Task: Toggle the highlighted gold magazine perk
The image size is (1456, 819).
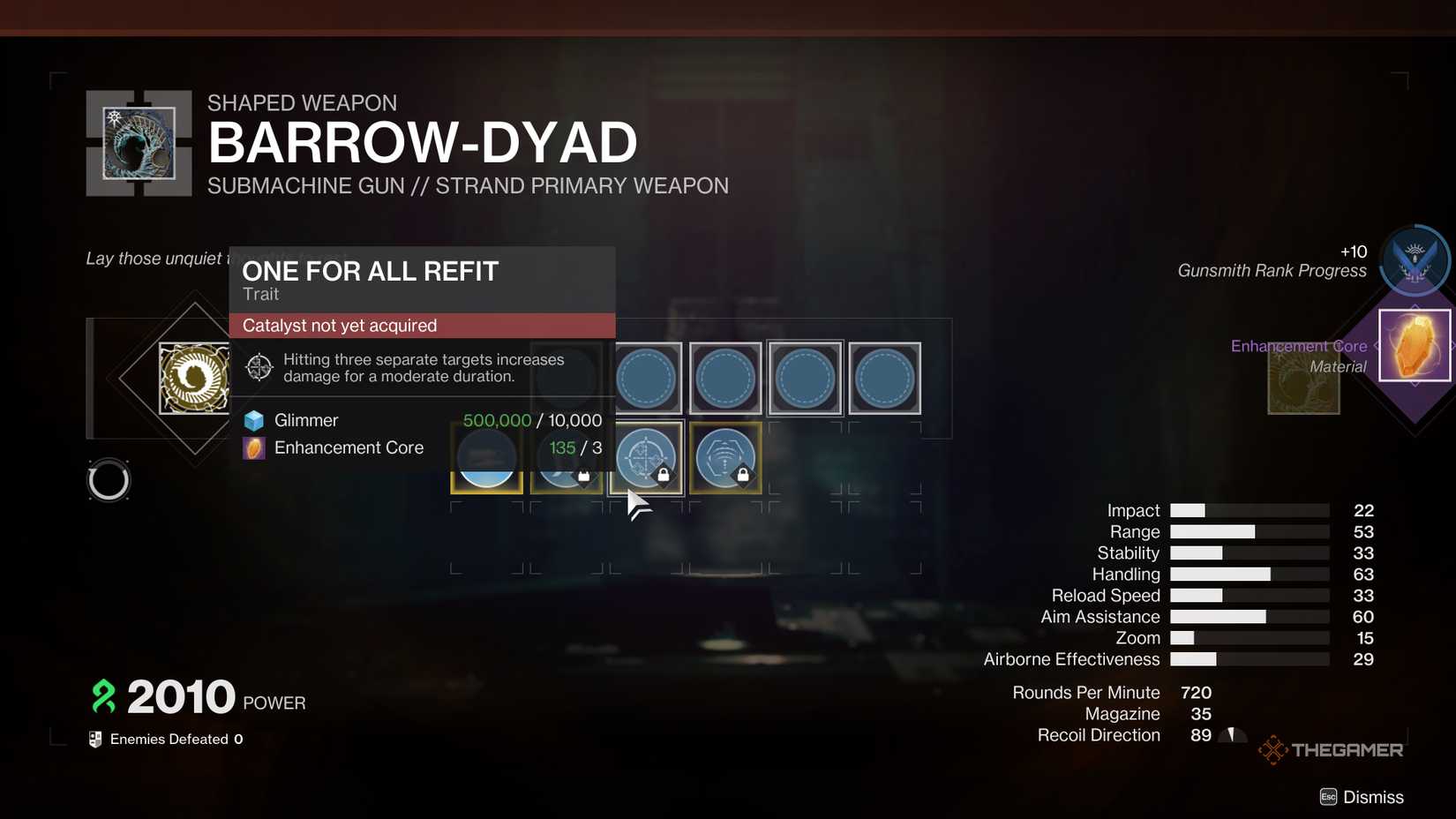Action: click(x=486, y=458)
